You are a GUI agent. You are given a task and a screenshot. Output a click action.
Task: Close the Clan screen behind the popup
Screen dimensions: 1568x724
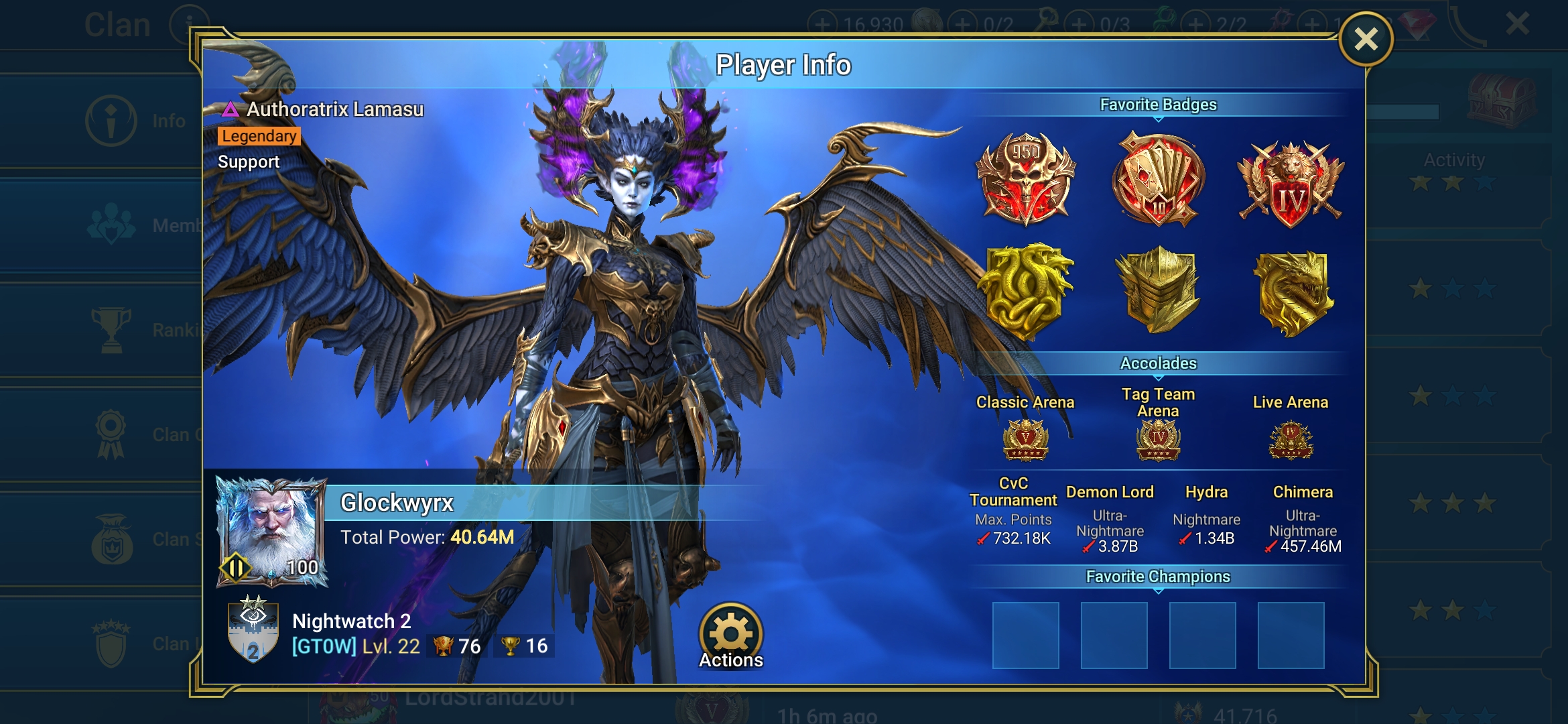point(1517,24)
